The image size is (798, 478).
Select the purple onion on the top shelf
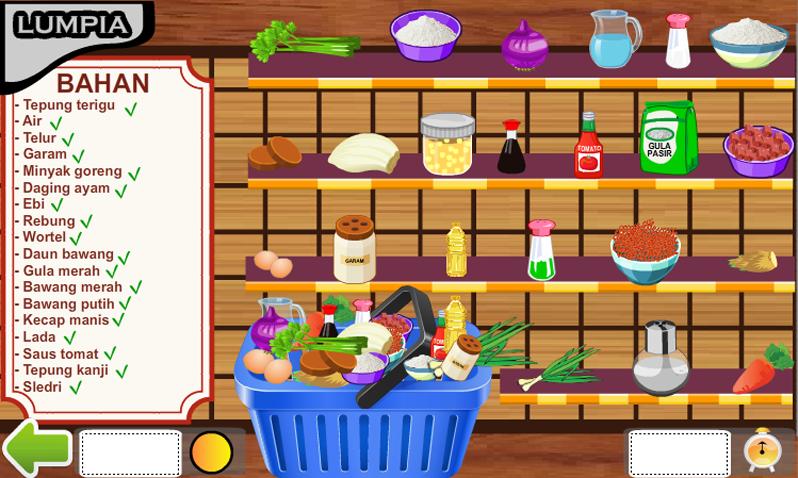525,45
